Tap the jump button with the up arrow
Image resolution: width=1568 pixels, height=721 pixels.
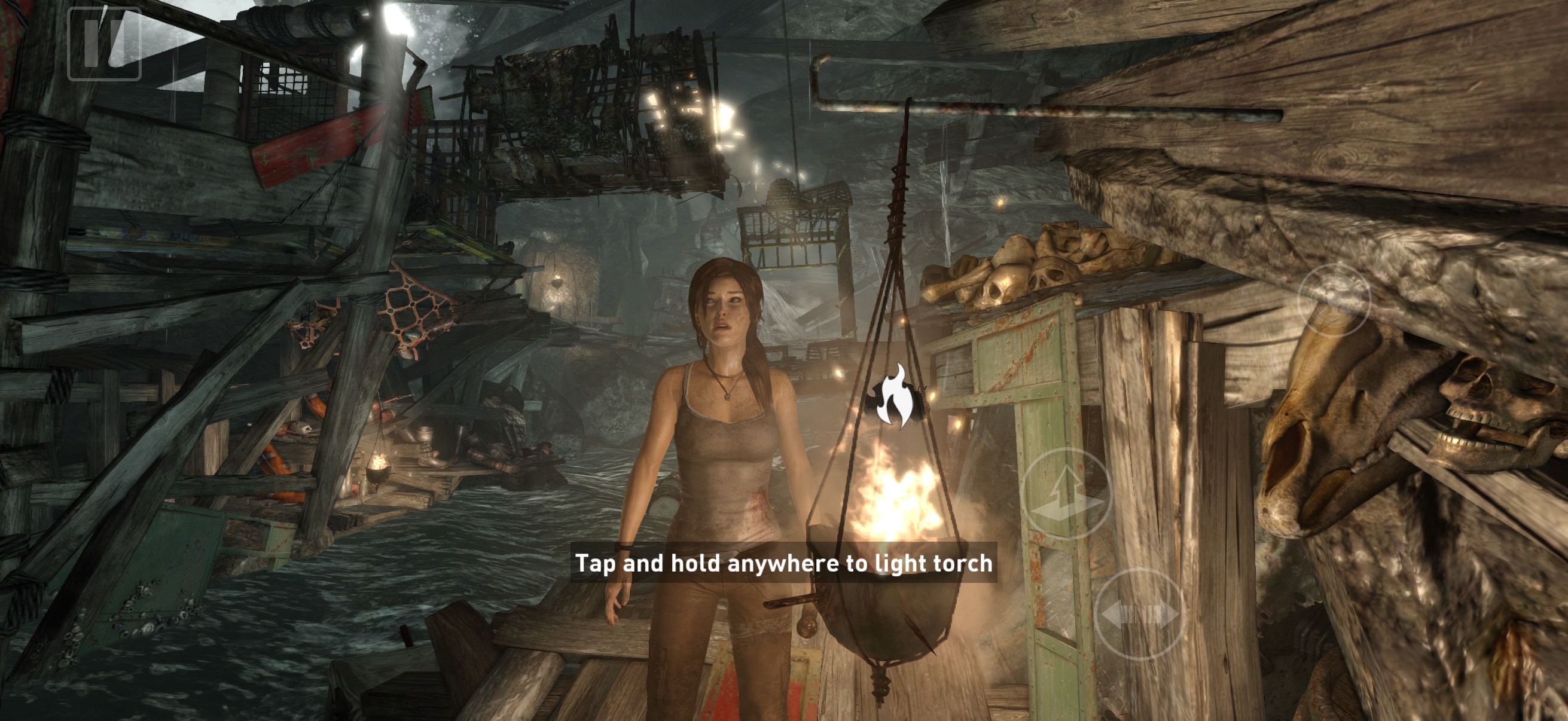coord(1066,493)
